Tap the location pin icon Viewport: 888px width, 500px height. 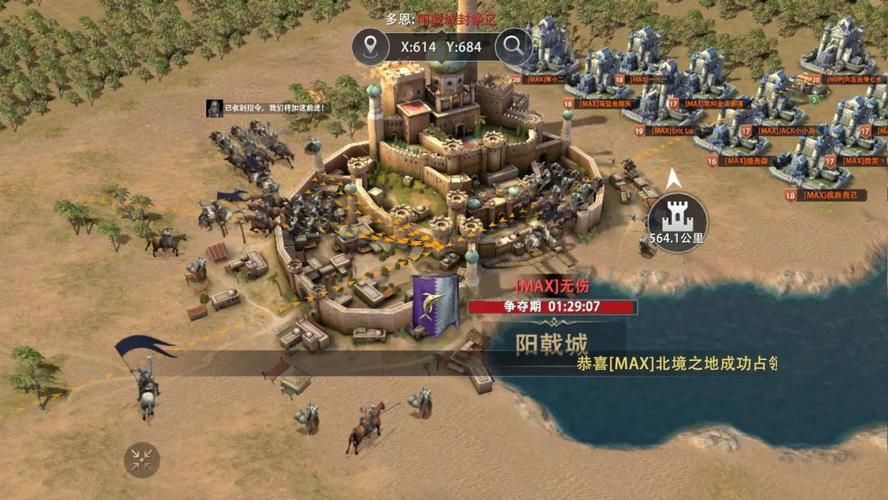[x=375, y=45]
